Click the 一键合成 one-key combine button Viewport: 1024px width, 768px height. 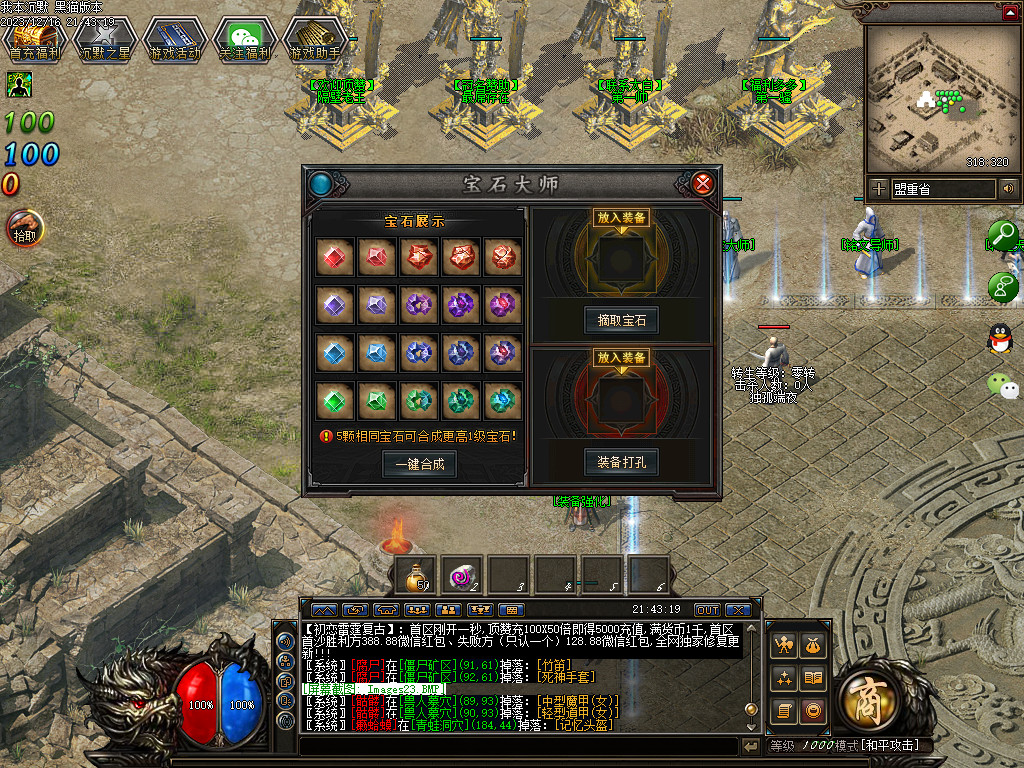pyautogui.click(x=419, y=464)
